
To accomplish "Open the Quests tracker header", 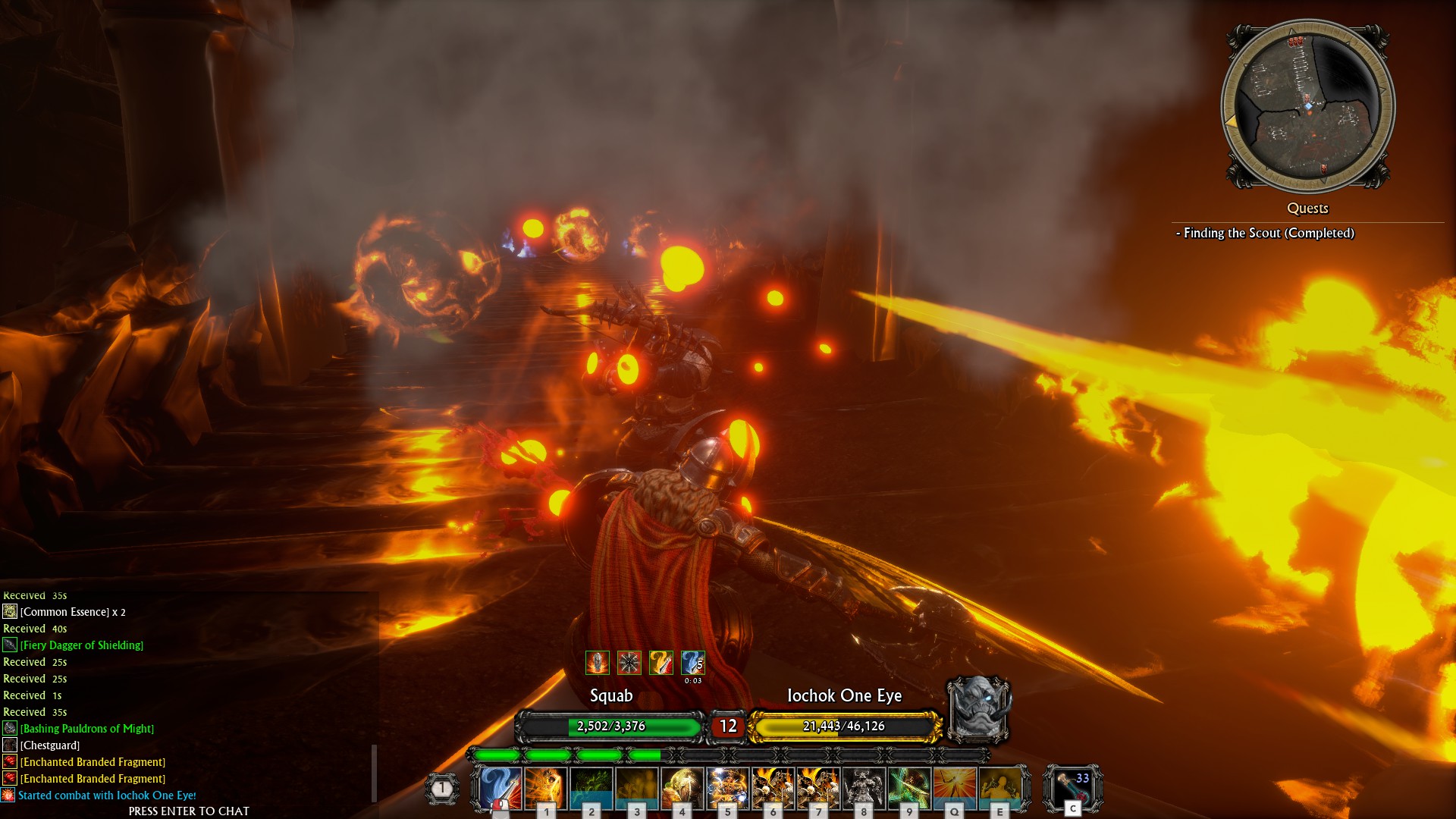I will [x=1307, y=208].
